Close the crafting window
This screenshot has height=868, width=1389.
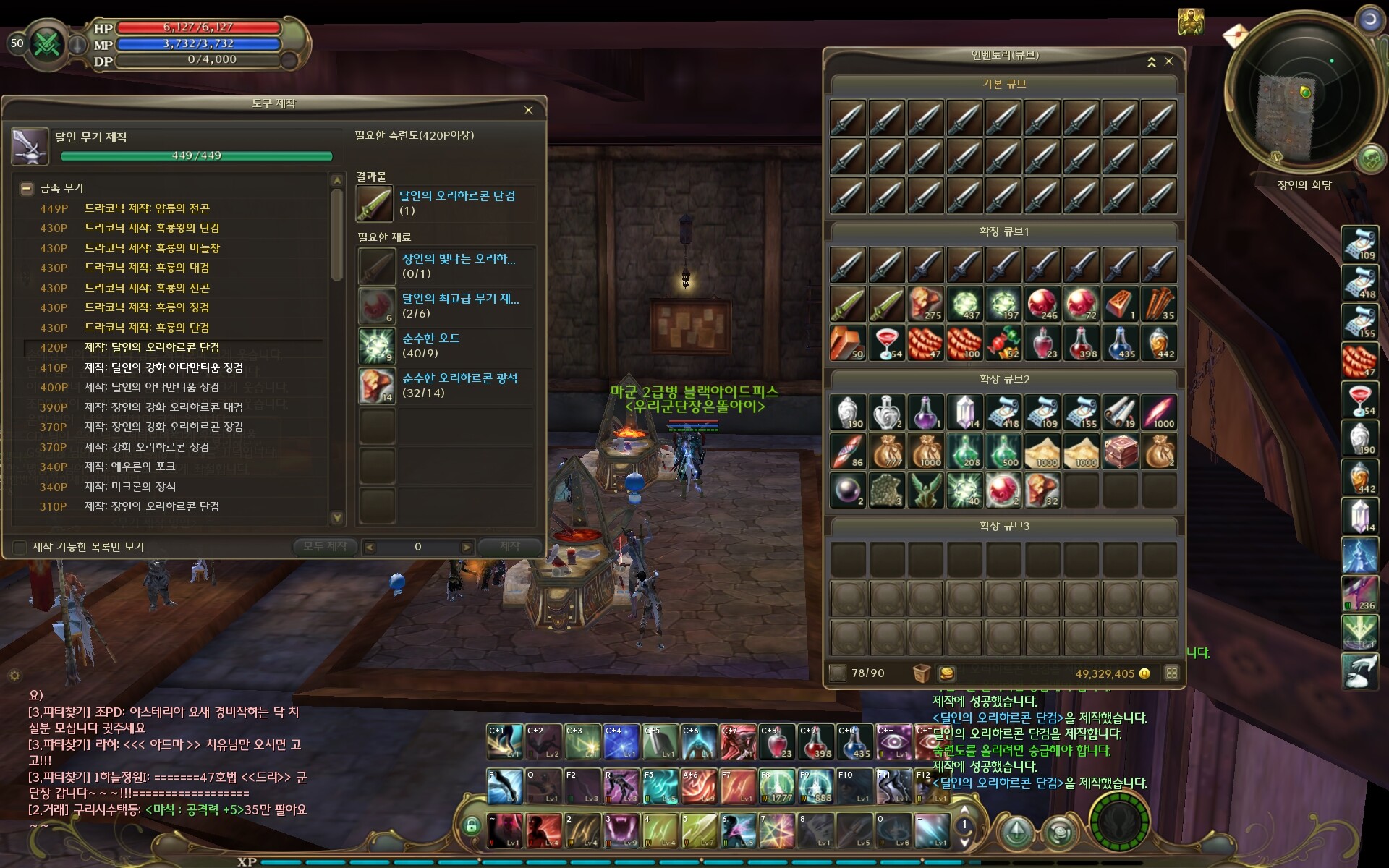pyautogui.click(x=528, y=110)
